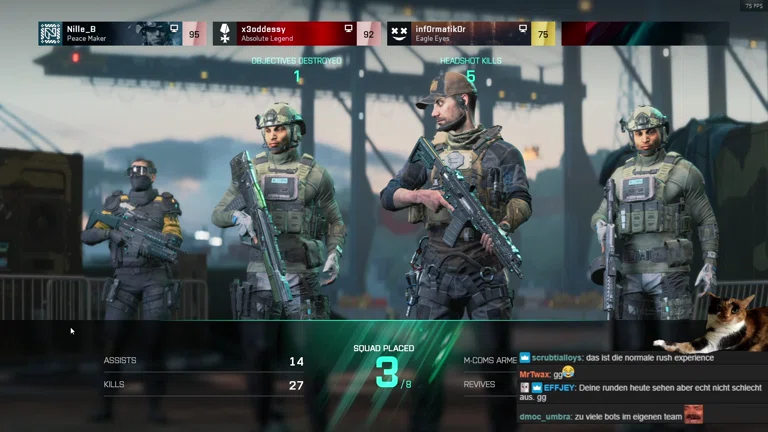This screenshot has height=432, width=768.
Task: Click scrubtialloys' username in stream chat
Action: pyautogui.click(x=557, y=357)
